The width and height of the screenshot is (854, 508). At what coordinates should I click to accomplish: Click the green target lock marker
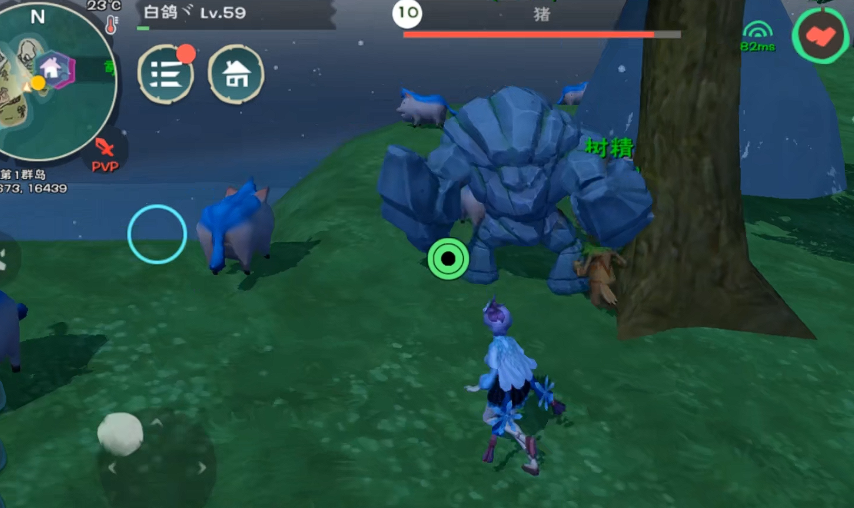[x=448, y=259]
